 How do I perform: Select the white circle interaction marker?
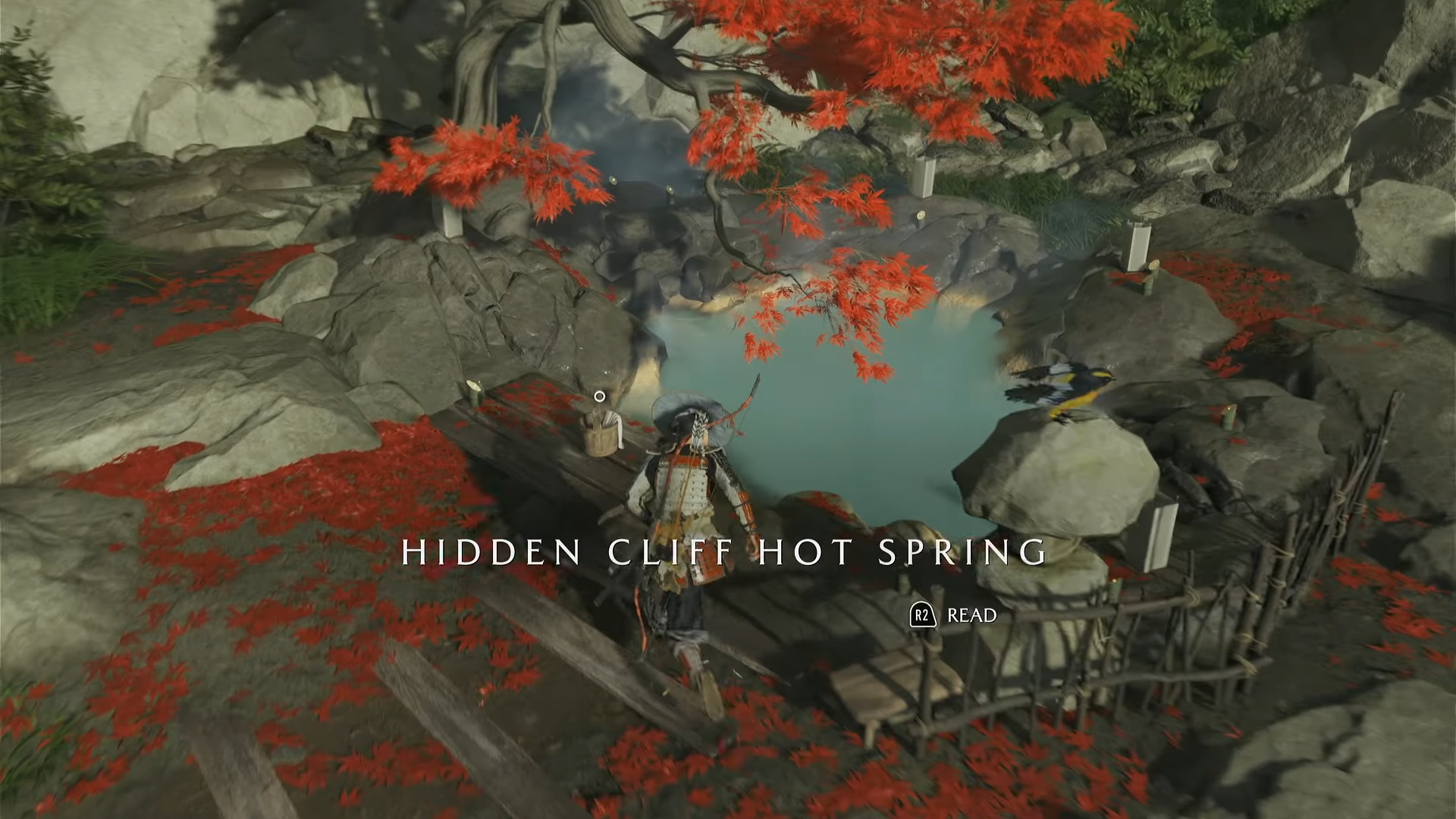[x=599, y=396]
